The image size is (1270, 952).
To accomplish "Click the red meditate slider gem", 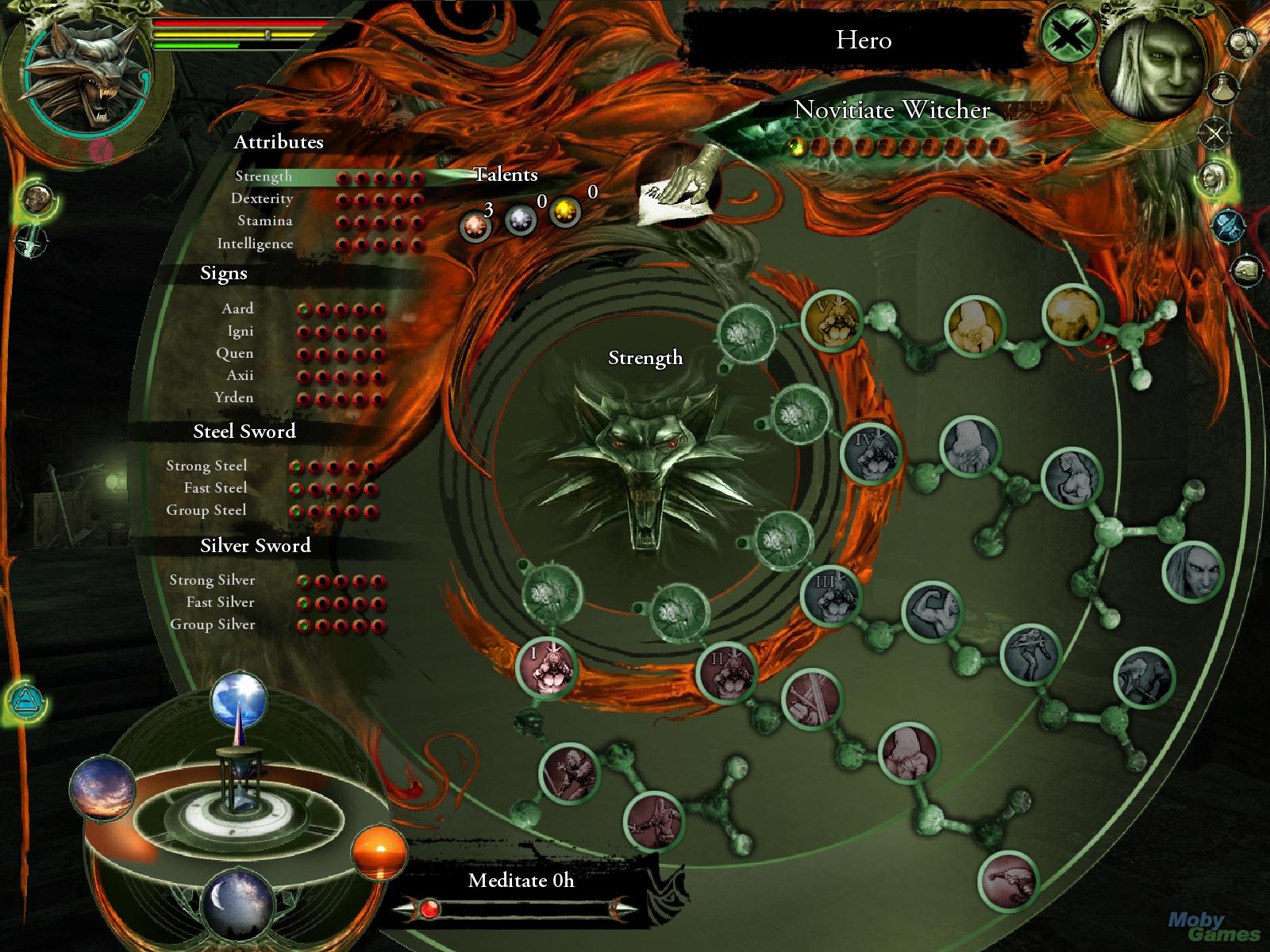I will point(429,909).
